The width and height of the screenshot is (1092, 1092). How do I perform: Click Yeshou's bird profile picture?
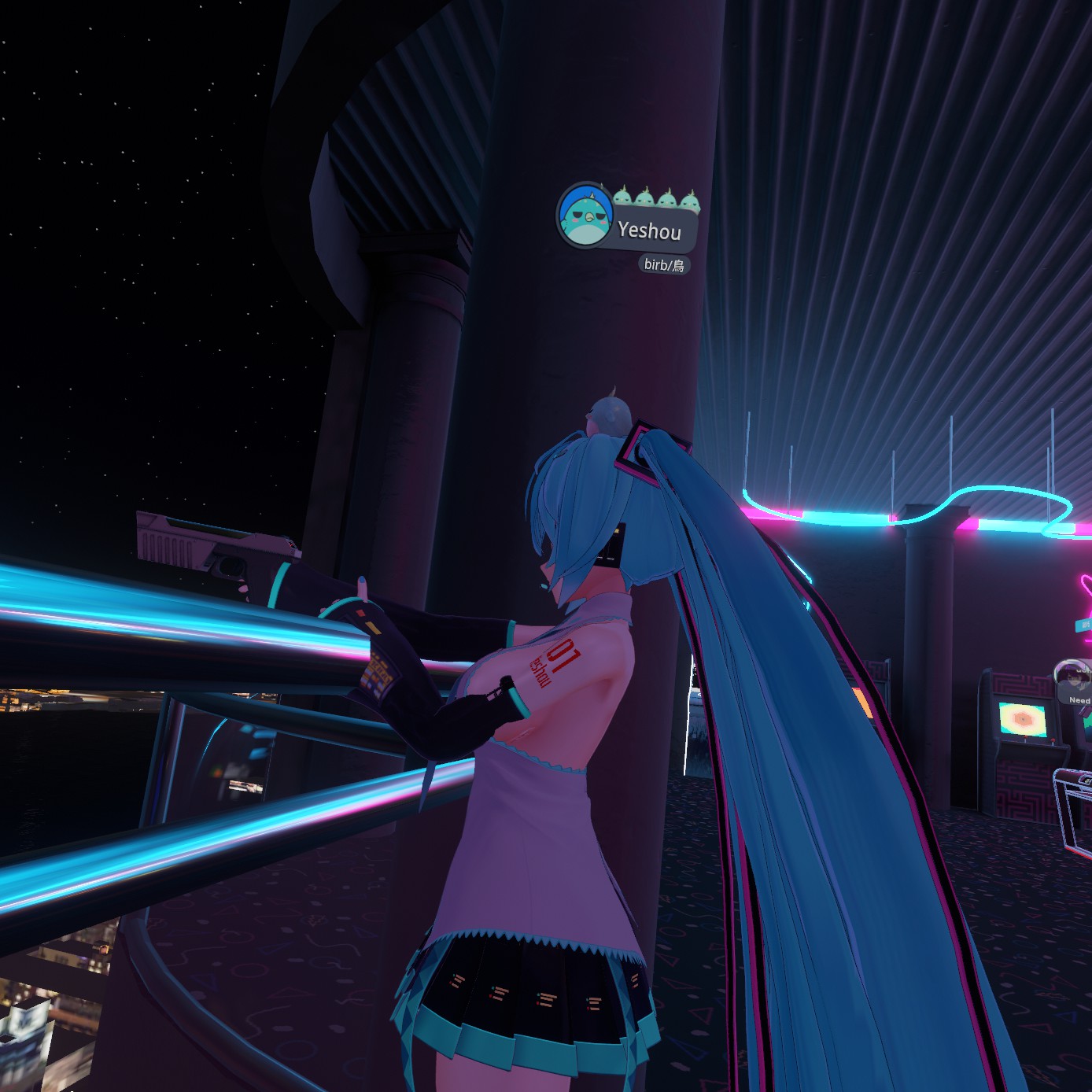pyautogui.click(x=585, y=216)
